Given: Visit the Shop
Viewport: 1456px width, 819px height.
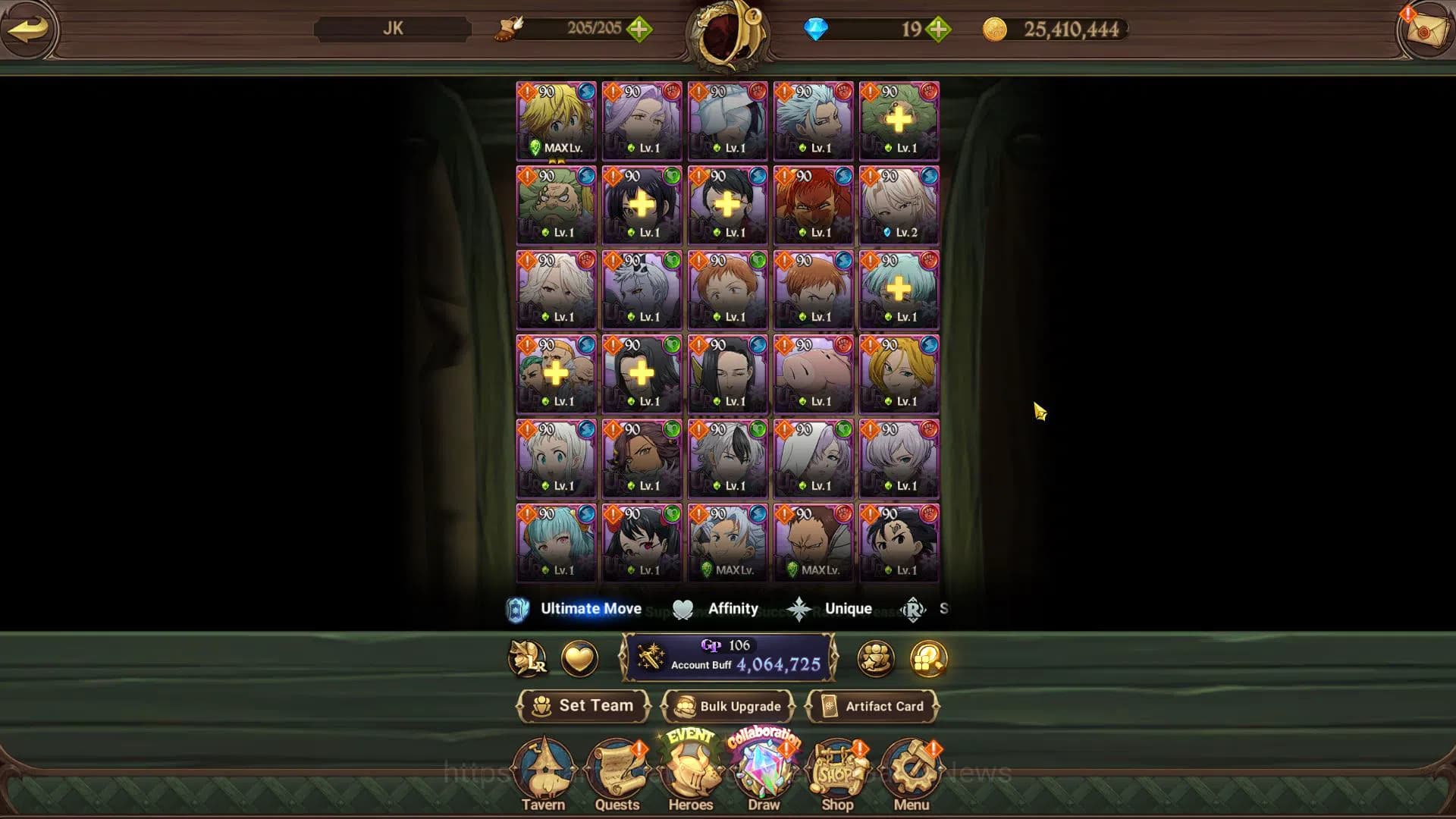Looking at the screenshot, I should (x=837, y=775).
